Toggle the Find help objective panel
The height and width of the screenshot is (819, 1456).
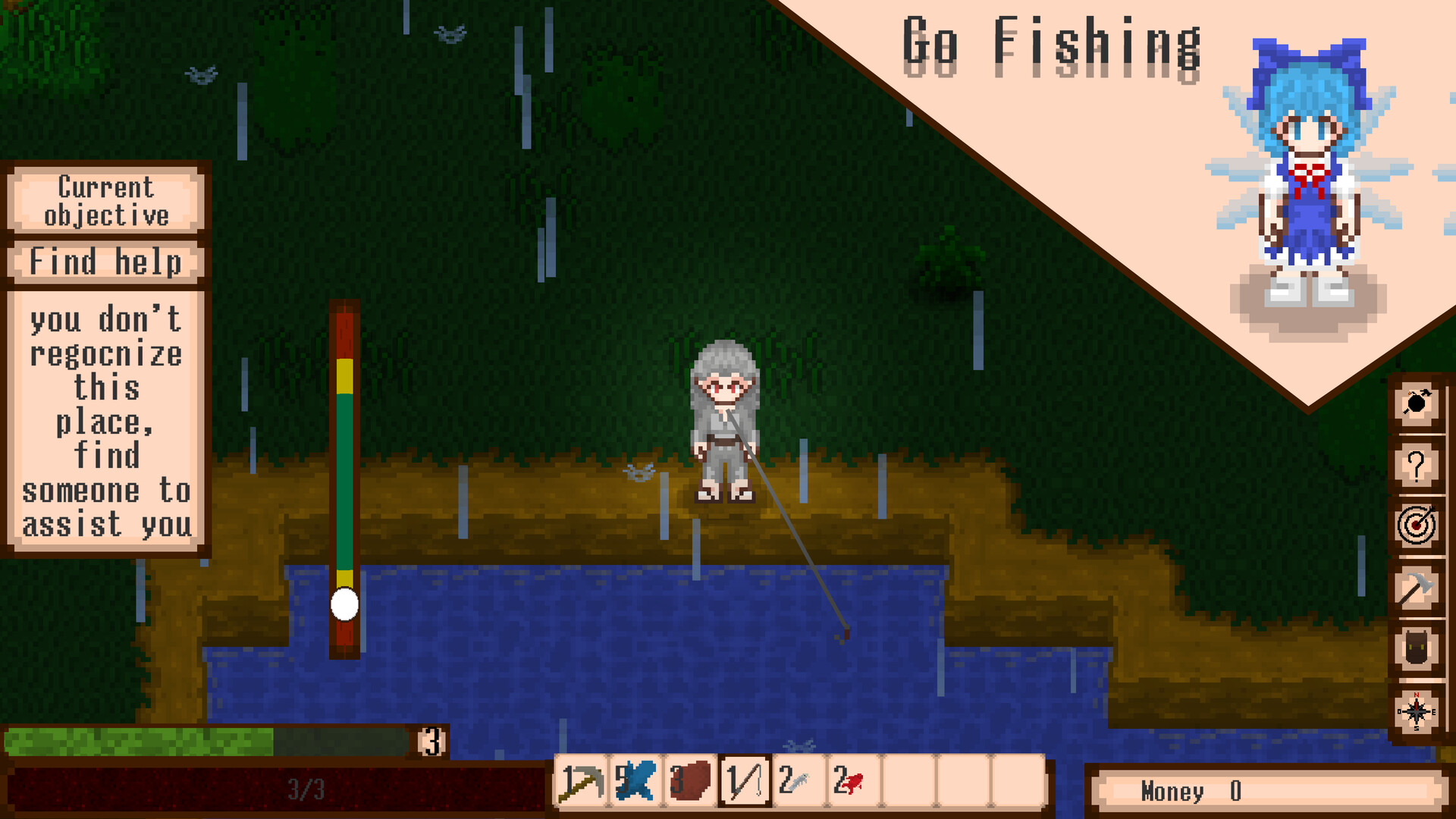[104, 262]
